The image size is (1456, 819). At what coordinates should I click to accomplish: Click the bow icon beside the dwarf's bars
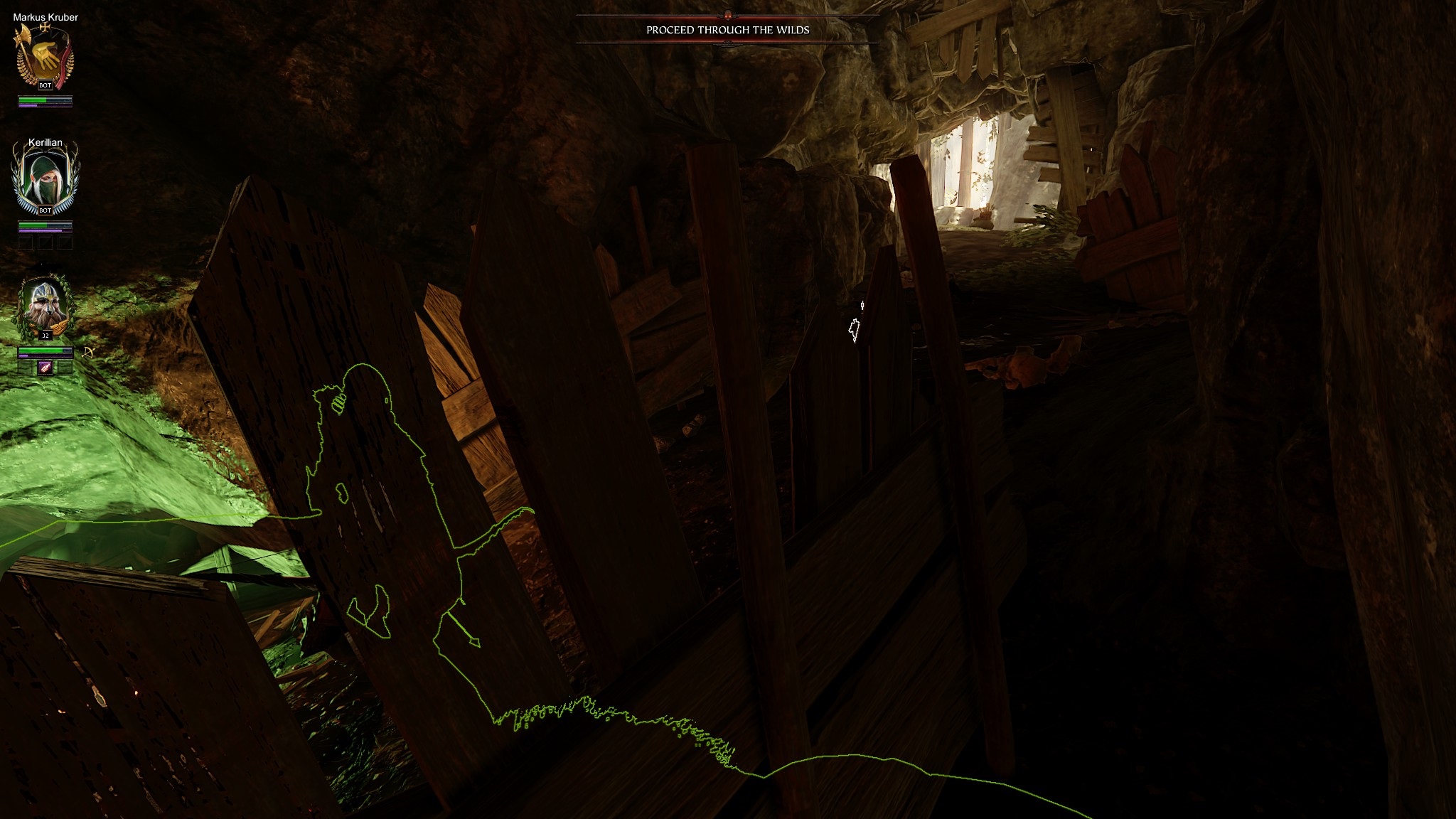coord(89,352)
